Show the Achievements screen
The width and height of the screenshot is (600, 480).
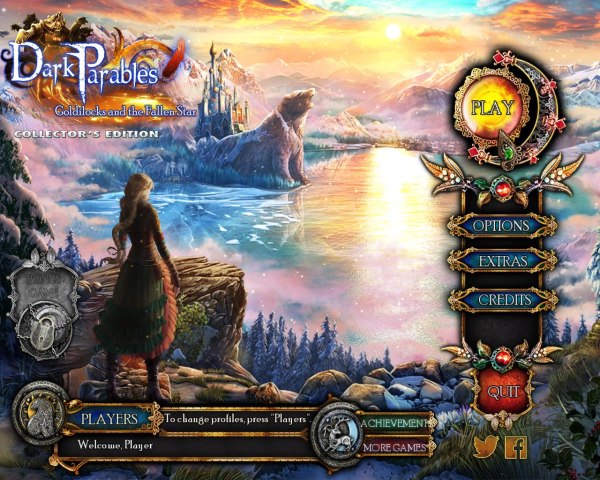[396, 423]
